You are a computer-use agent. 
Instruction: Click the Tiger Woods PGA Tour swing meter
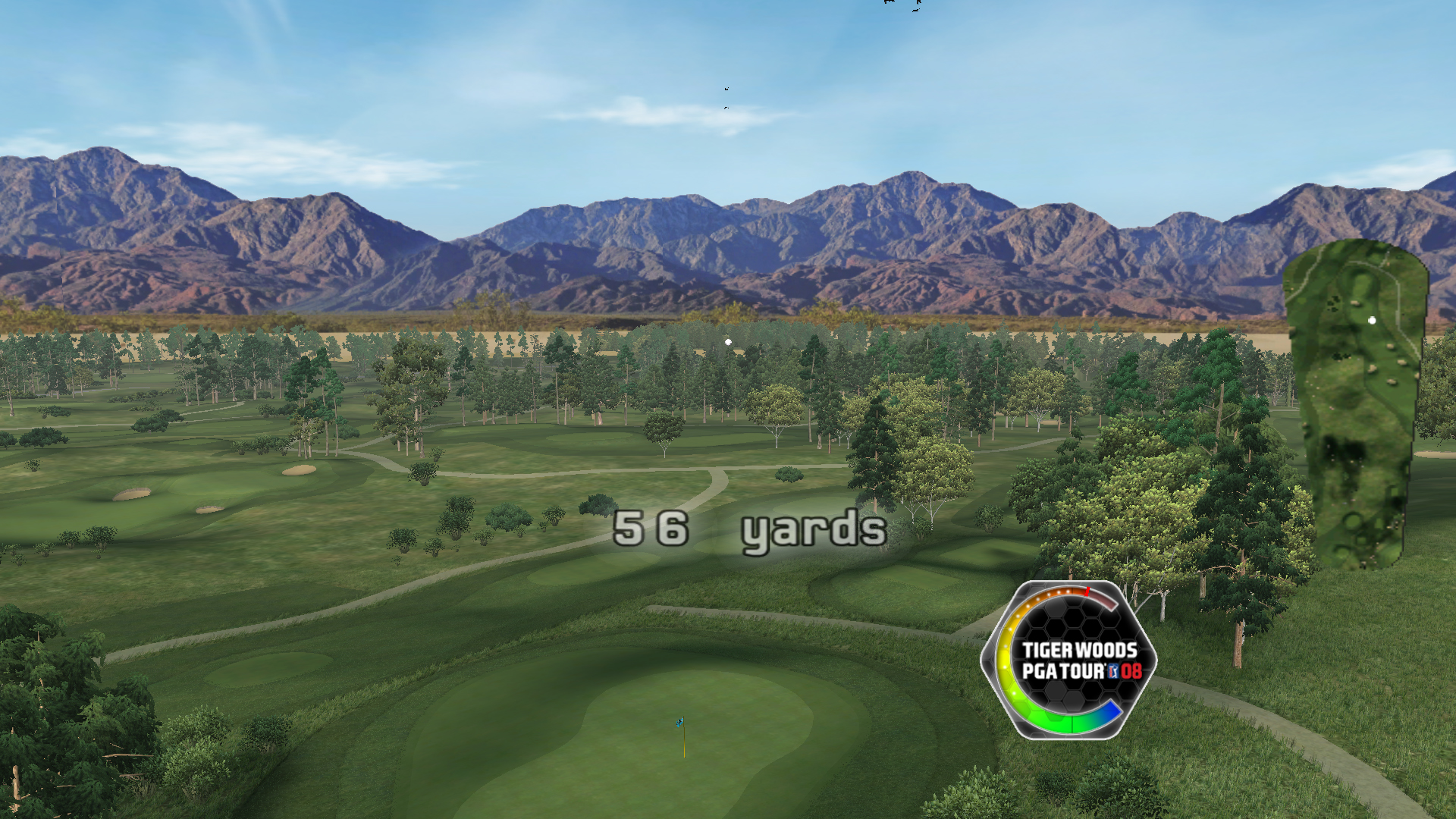pos(1068,661)
